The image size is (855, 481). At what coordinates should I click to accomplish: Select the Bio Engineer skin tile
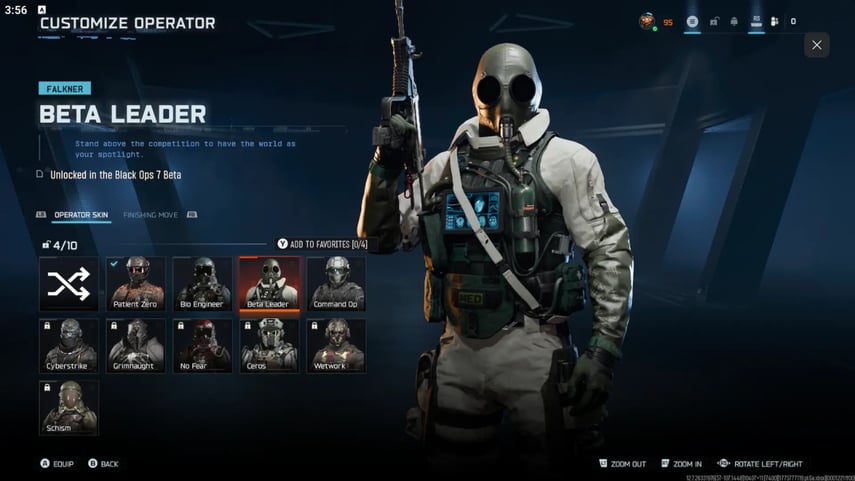tap(202, 283)
